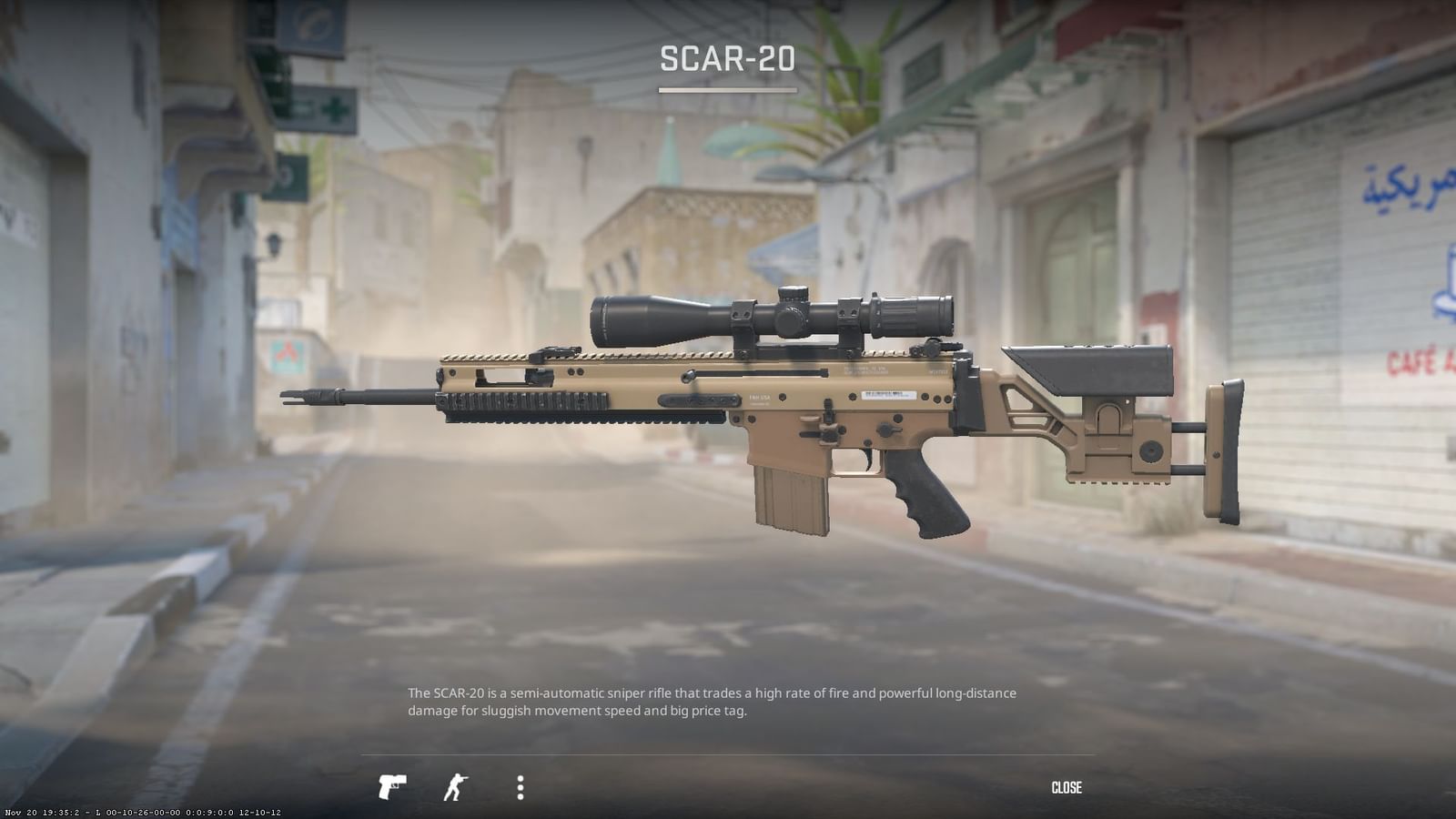1456x819 pixels.
Task: Click the SCAR-20 title heading
Action: pyautogui.click(x=728, y=60)
